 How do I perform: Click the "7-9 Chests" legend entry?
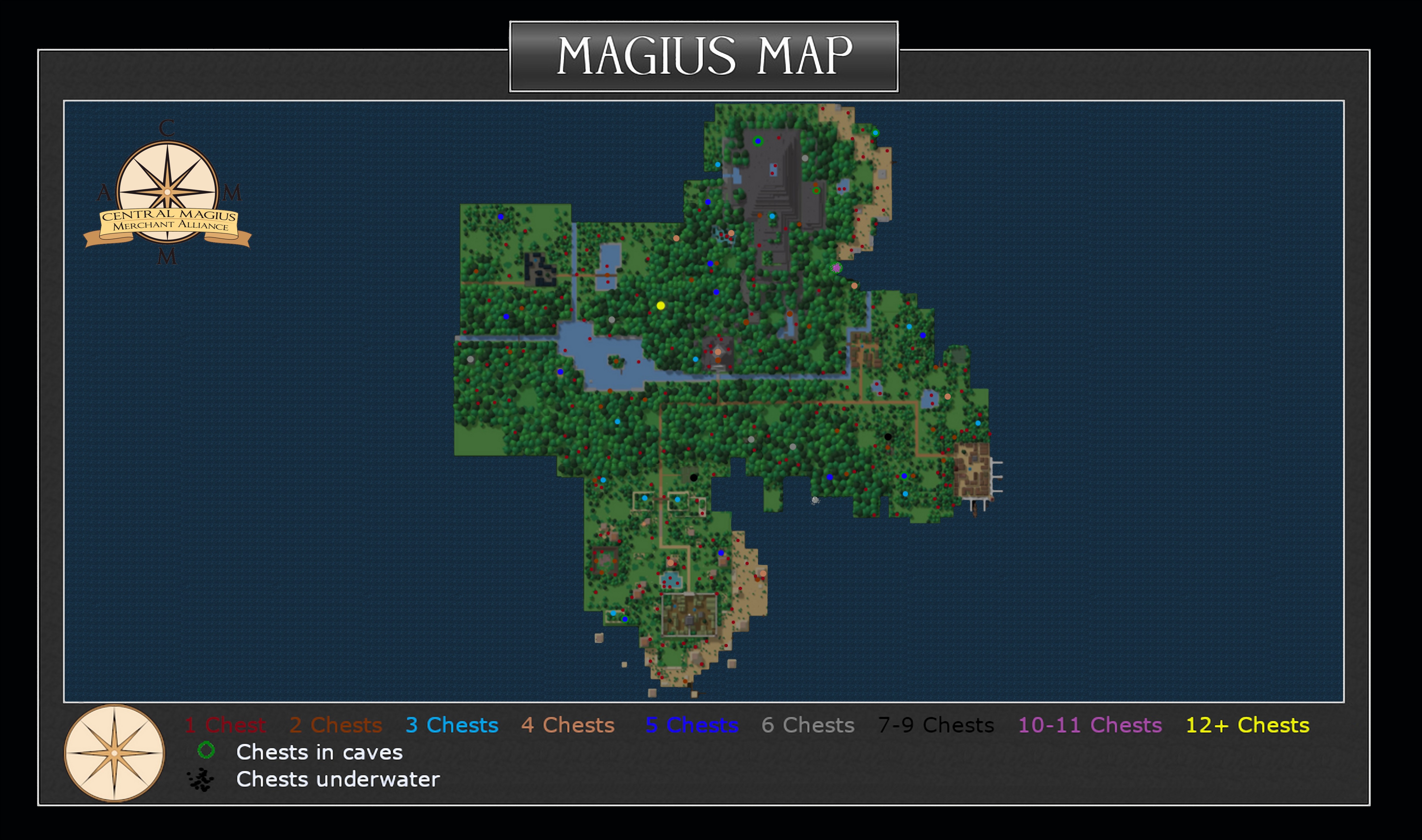[x=936, y=725]
